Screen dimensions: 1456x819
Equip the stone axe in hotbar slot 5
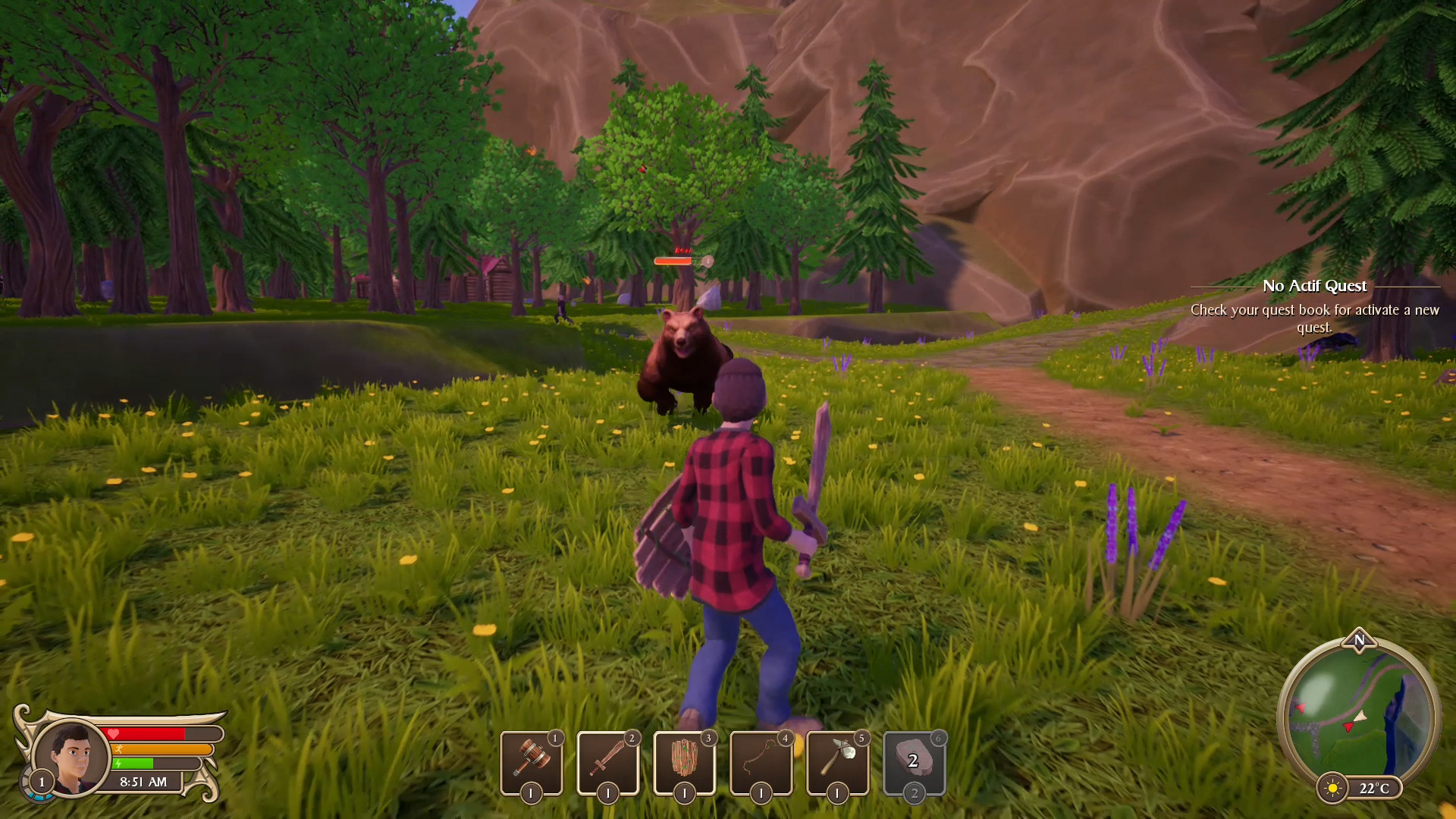[838, 762]
